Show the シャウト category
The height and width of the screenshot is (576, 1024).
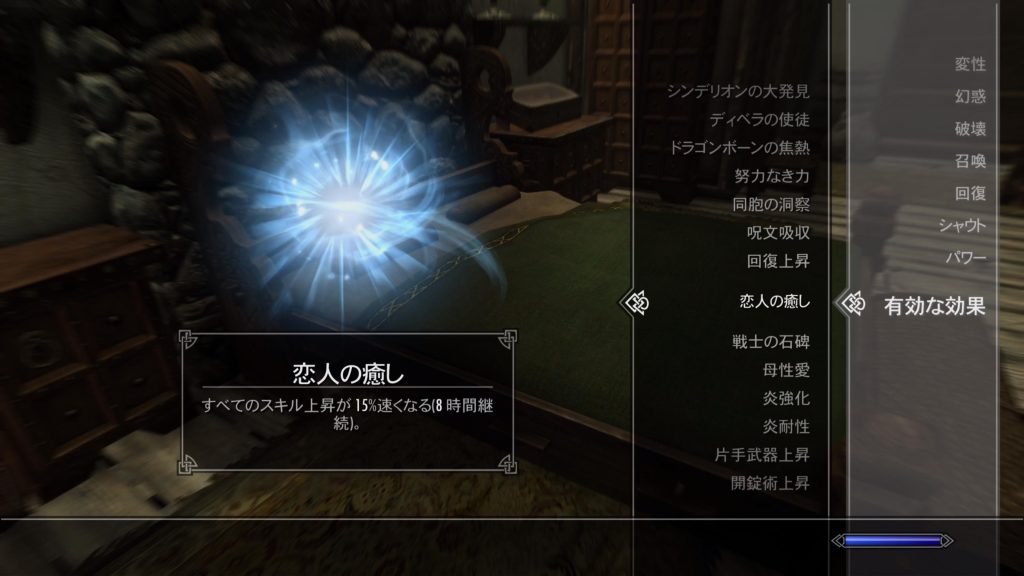coord(962,225)
